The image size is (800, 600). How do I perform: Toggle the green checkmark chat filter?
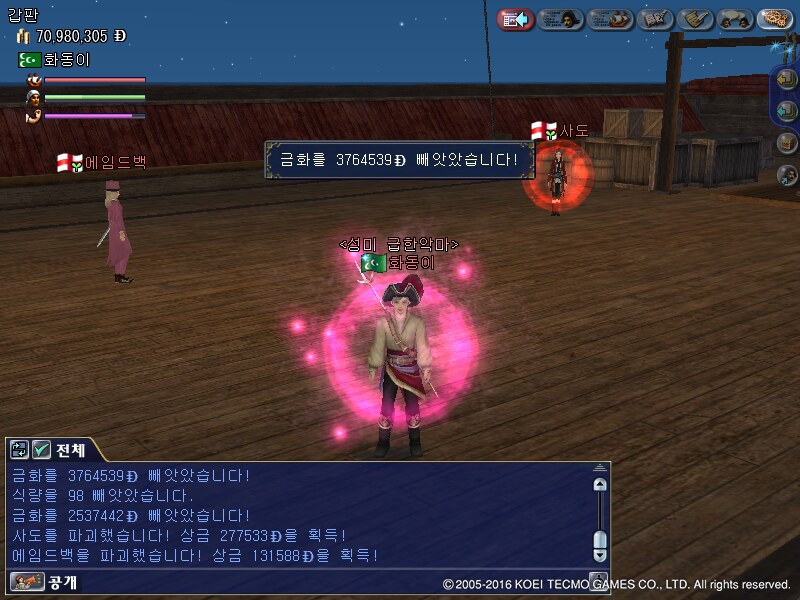coord(41,450)
